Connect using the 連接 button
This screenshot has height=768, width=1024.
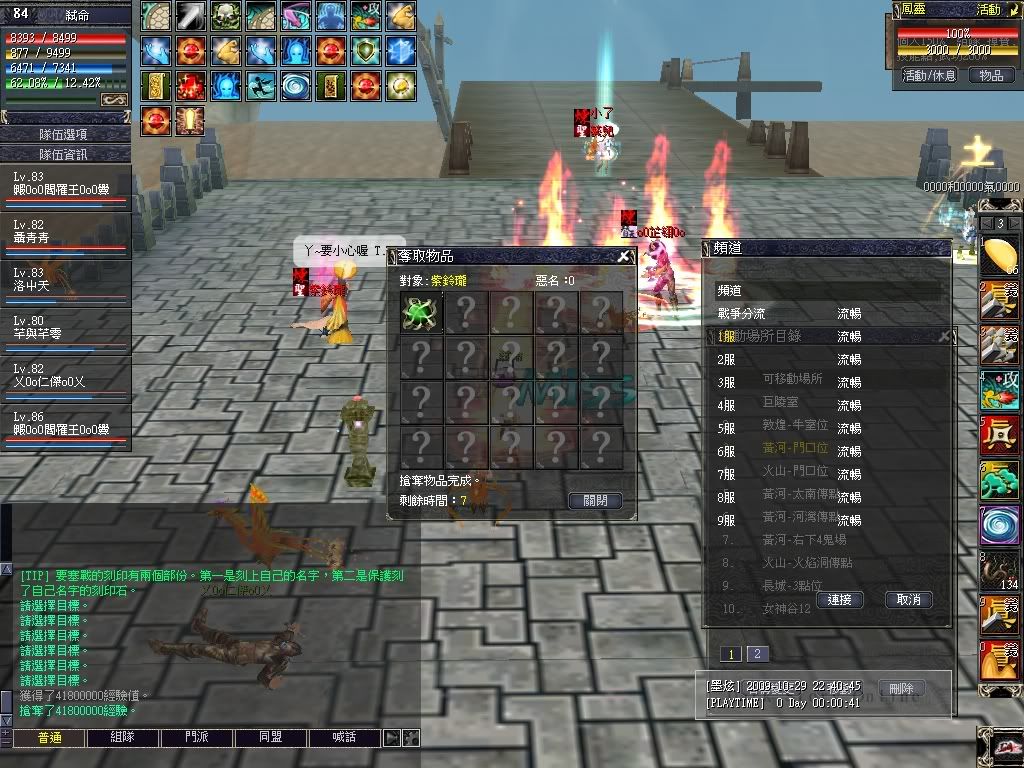coord(839,599)
